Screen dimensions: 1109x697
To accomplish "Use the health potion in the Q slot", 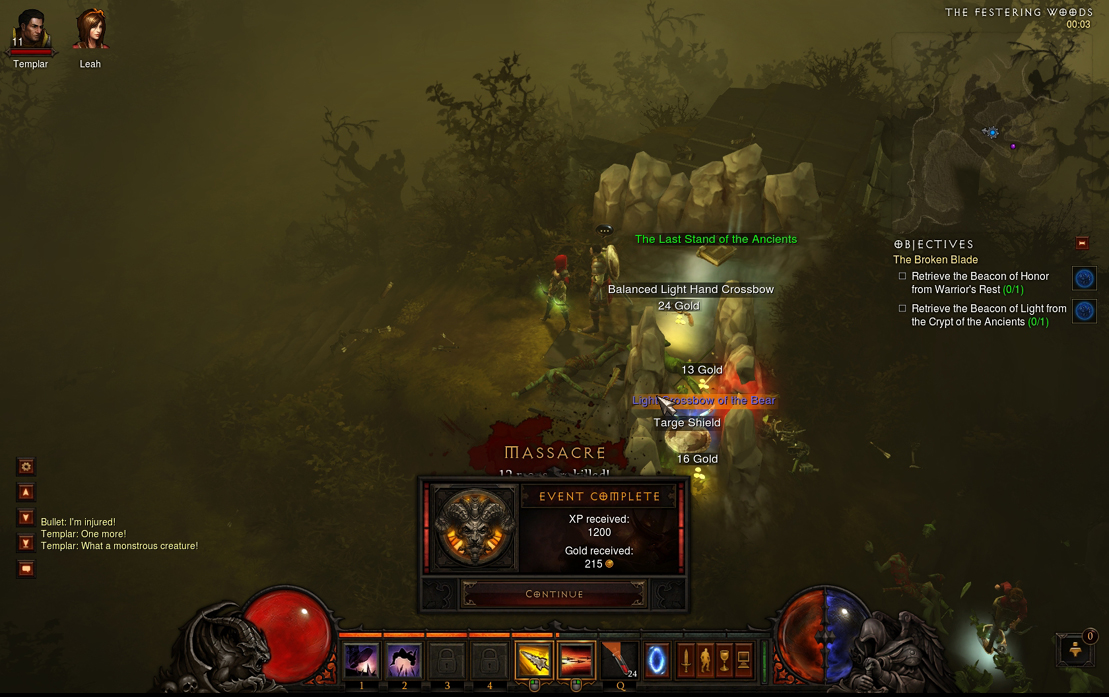I will coord(619,661).
